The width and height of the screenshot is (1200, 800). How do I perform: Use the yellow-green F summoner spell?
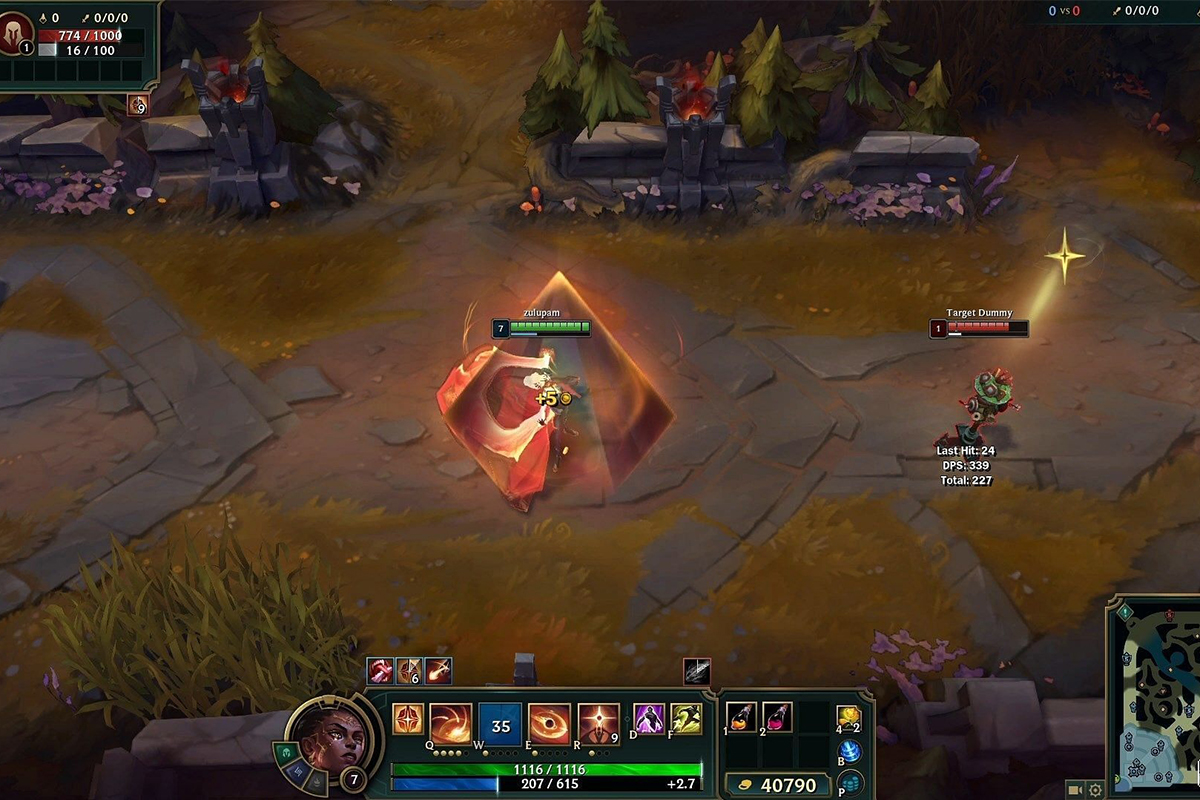click(686, 719)
